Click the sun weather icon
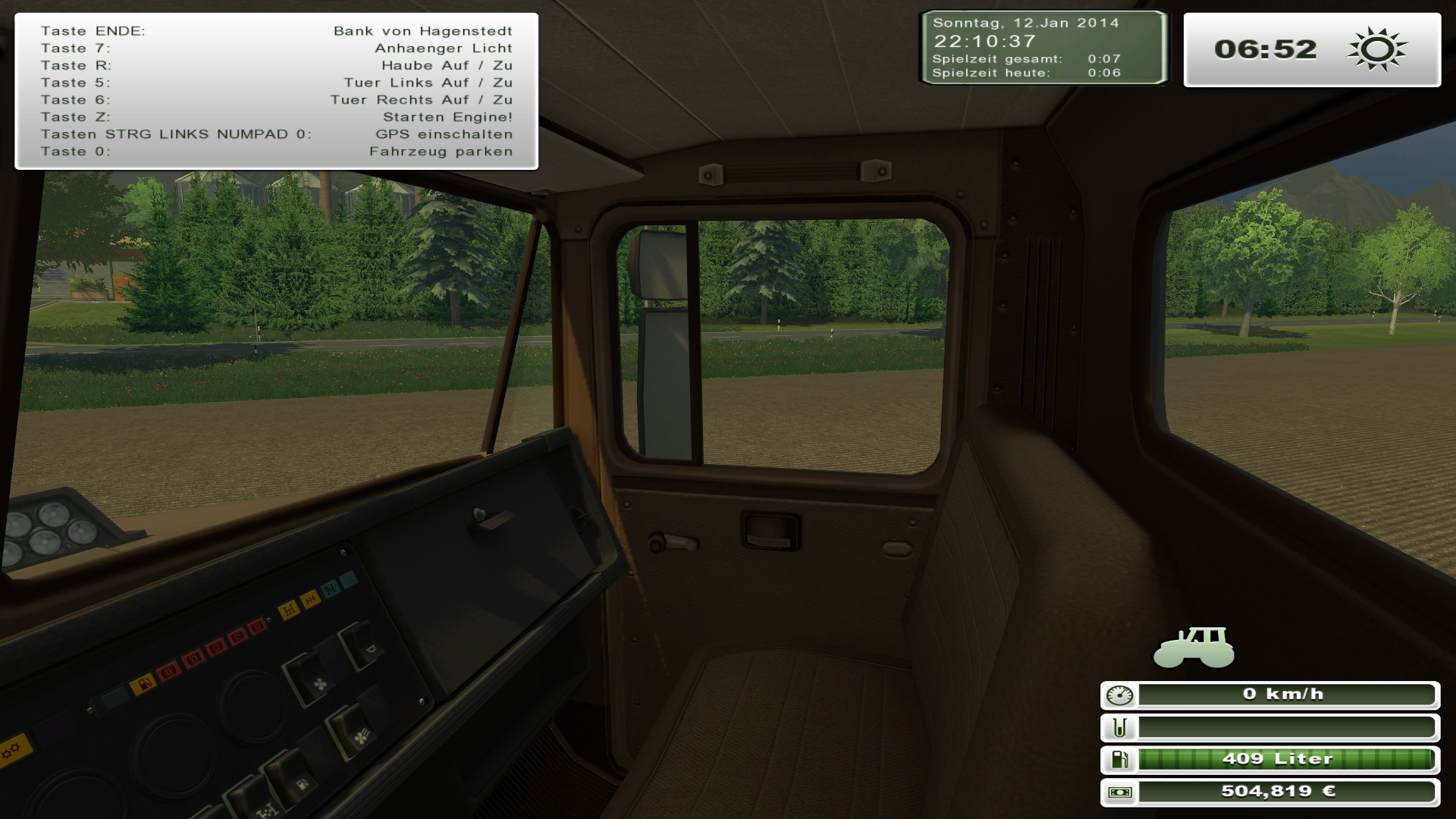Viewport: 1456px width, 819px height. point(1377,50)
